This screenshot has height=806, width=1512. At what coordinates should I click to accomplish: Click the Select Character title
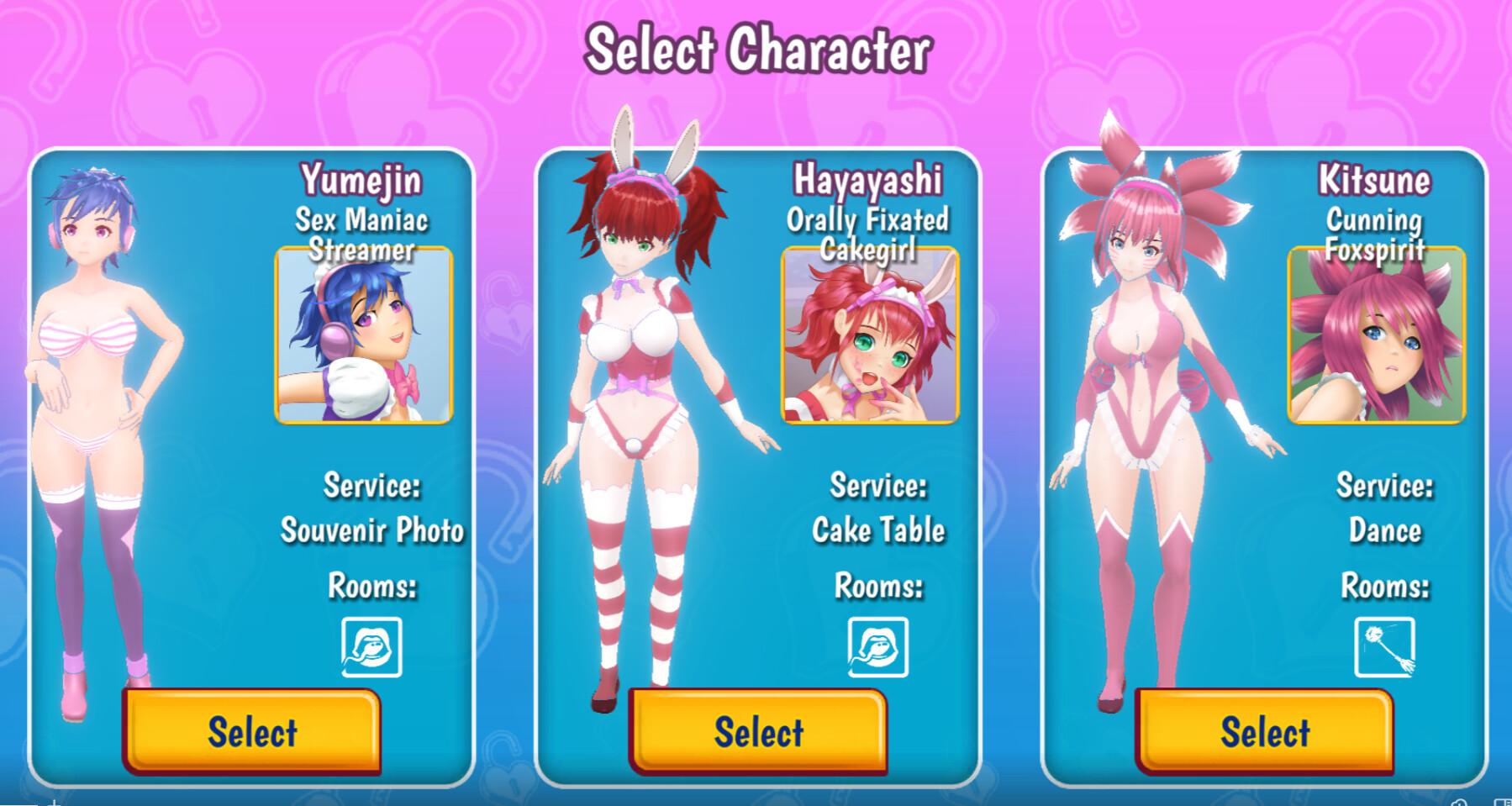pyautogui.click(x=759, y=48)
